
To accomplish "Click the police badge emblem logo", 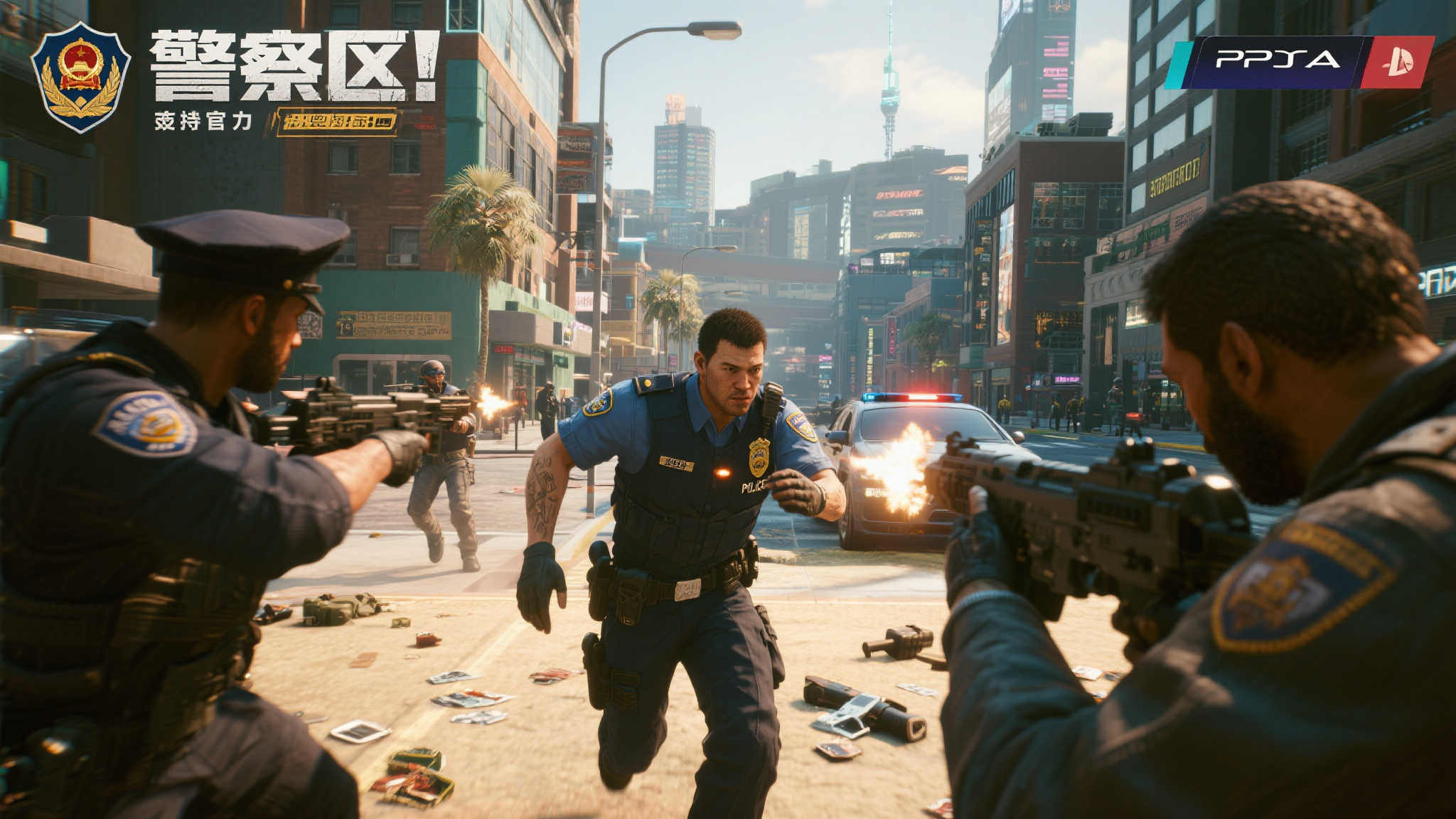I will tap(80, 76).
